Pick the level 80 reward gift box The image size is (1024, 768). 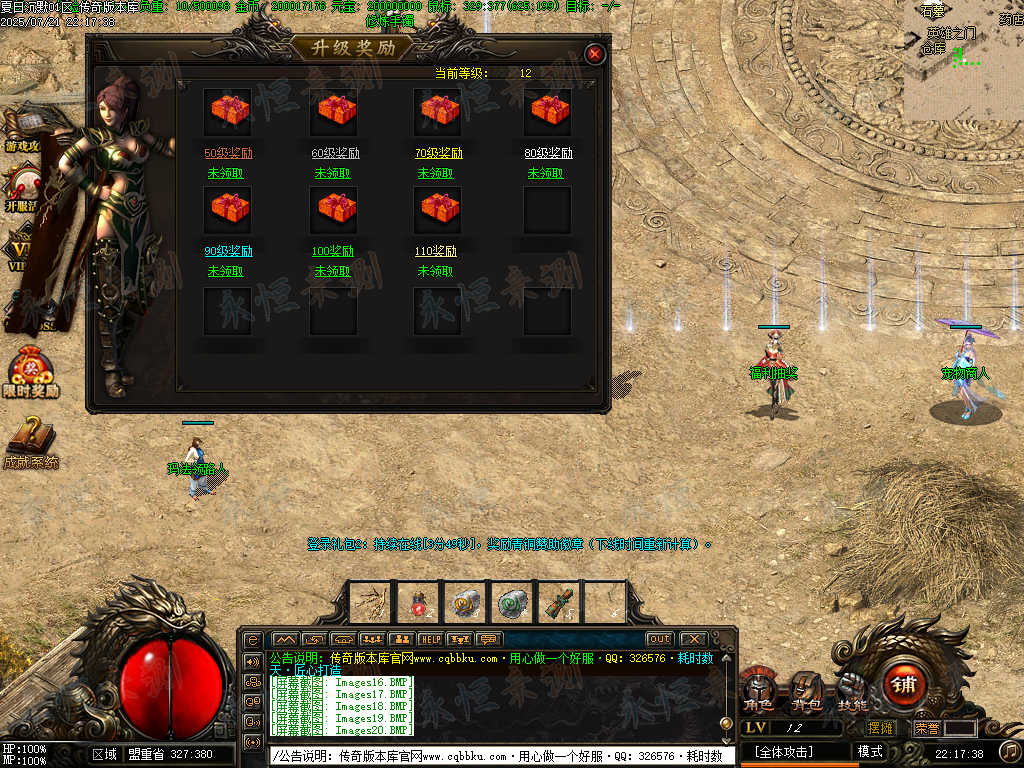(548, 110)
